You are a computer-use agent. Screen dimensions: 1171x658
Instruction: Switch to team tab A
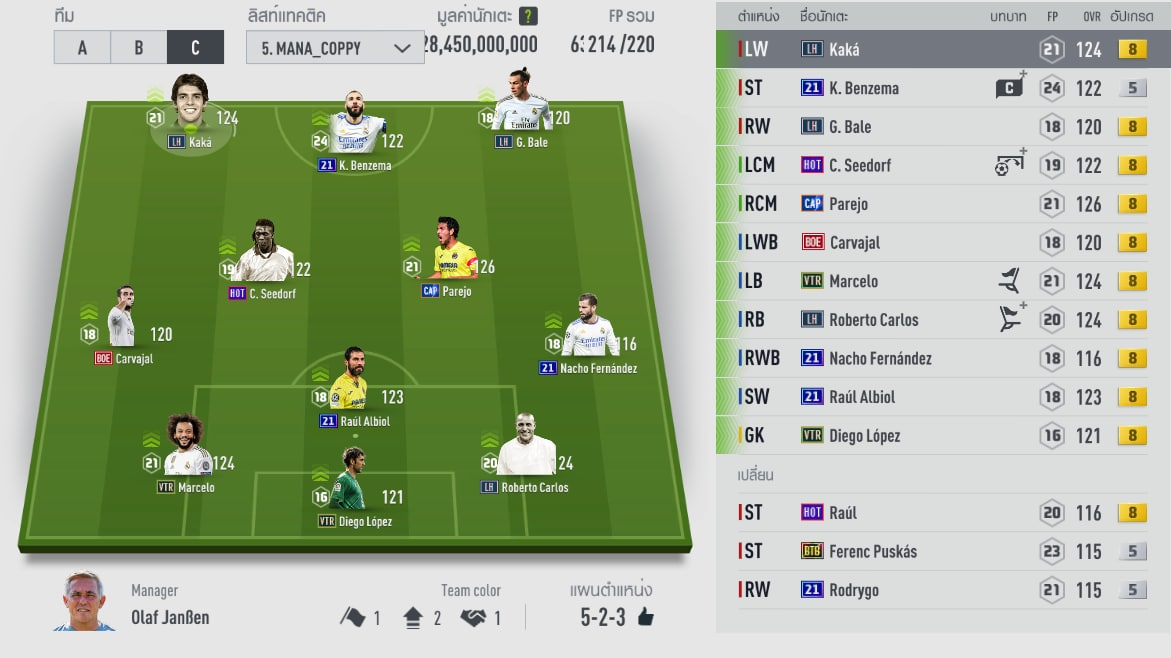(x=82, y=47)
